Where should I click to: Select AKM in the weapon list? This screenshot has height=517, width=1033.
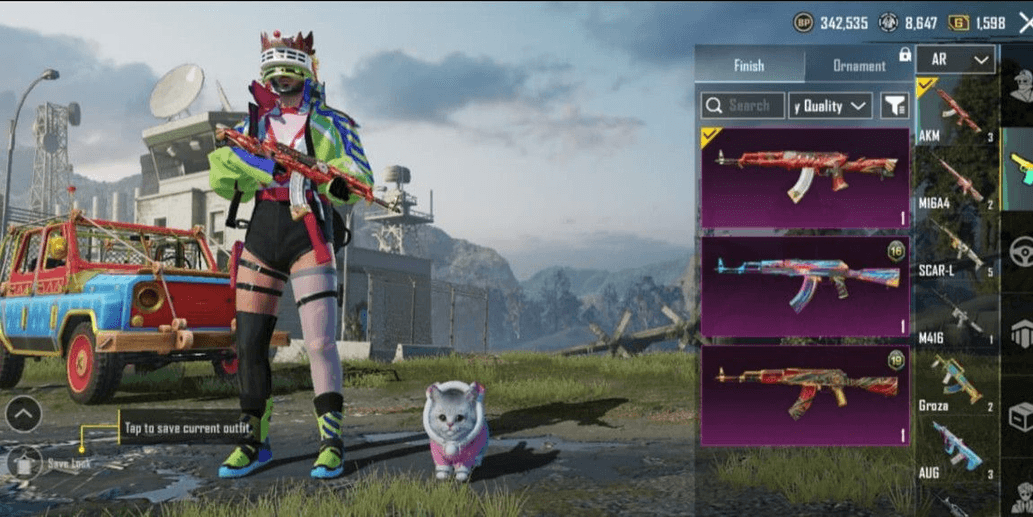pos(955,112)
